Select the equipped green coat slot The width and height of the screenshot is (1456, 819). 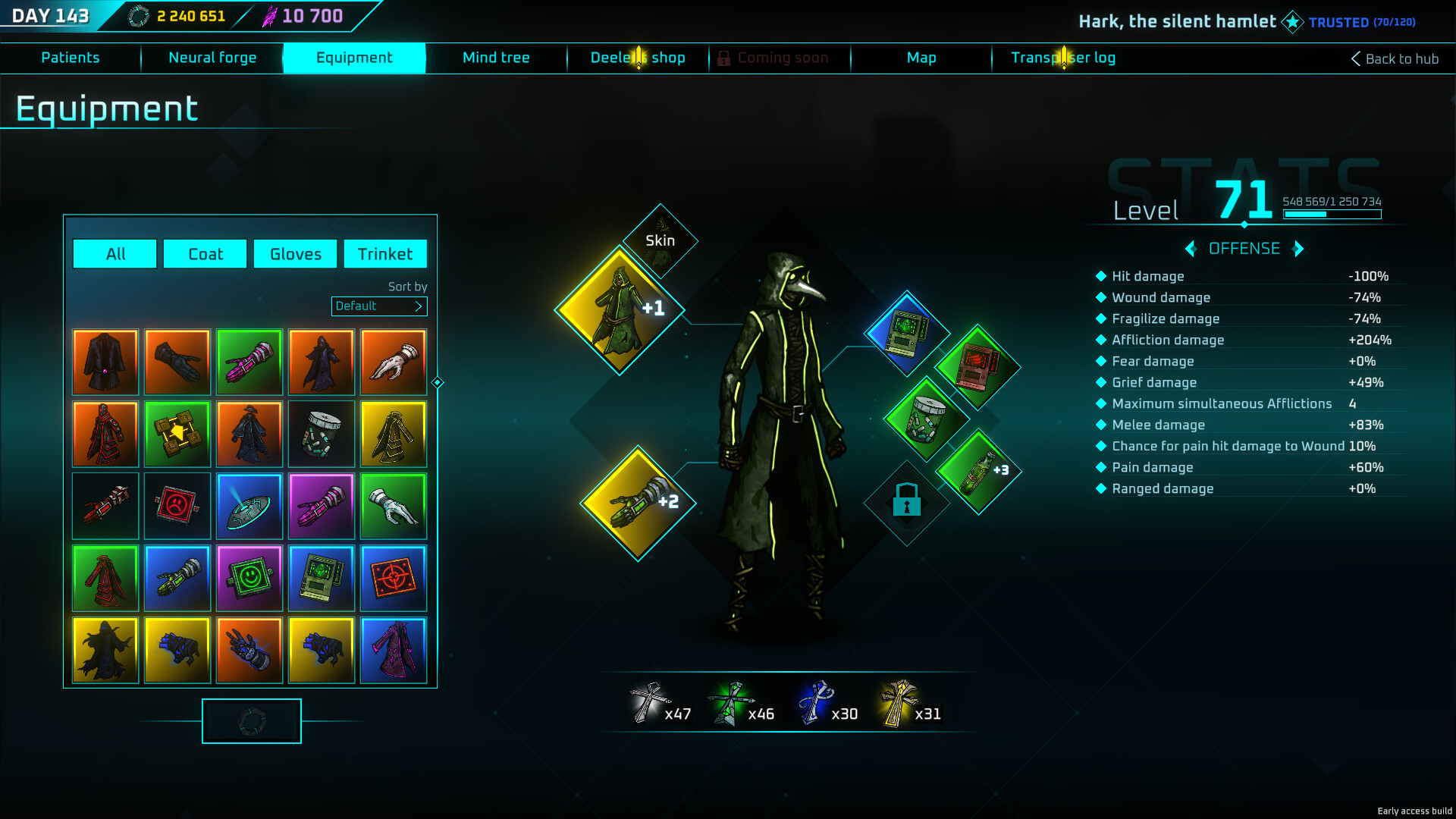click(620, 309)
